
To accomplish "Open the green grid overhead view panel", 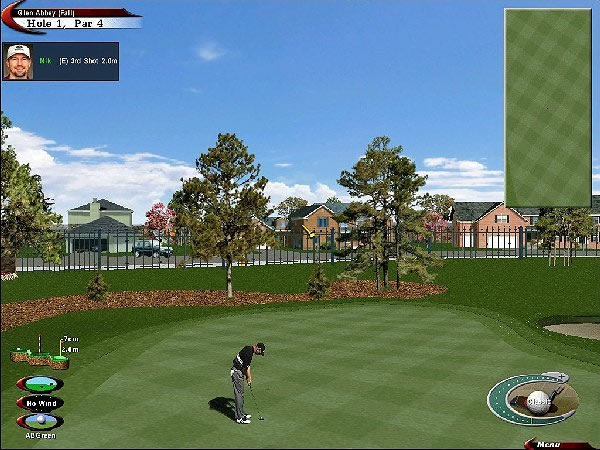I will [548, 107].
